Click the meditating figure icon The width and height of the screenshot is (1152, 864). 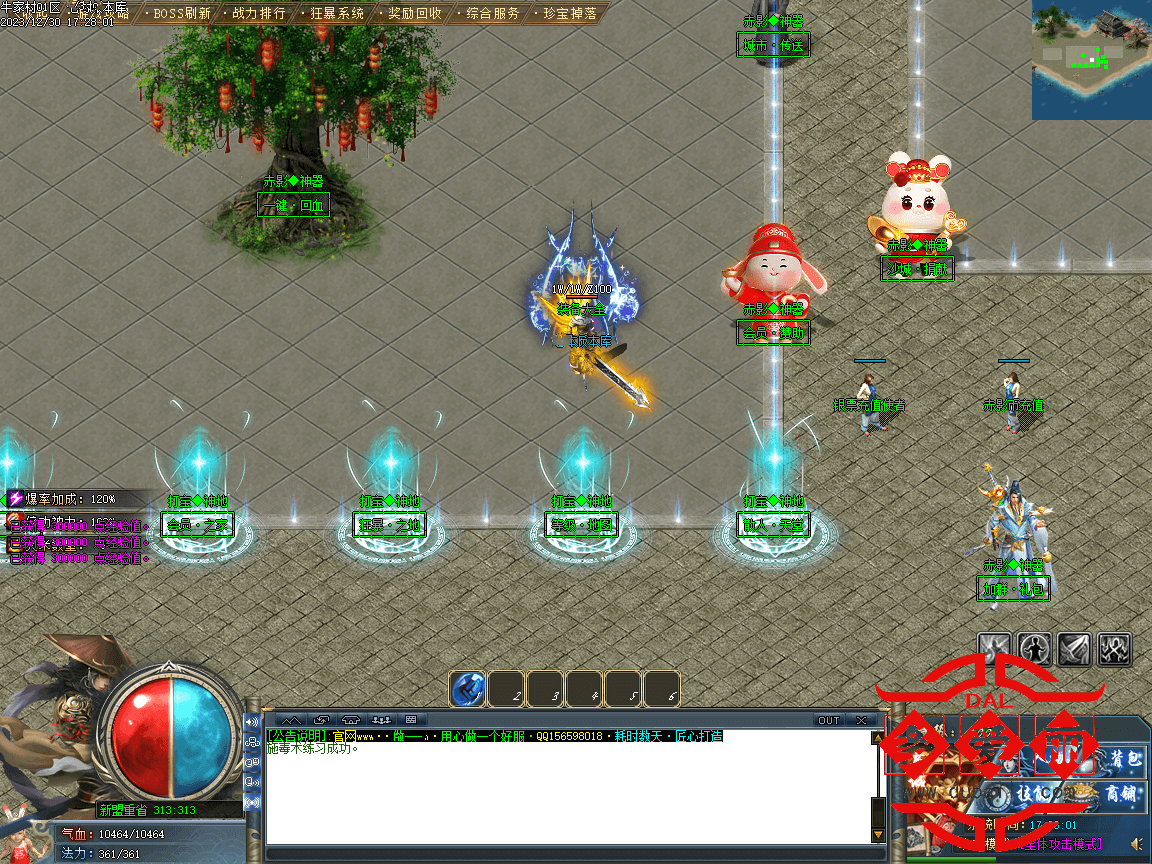tap(1035, 649)
